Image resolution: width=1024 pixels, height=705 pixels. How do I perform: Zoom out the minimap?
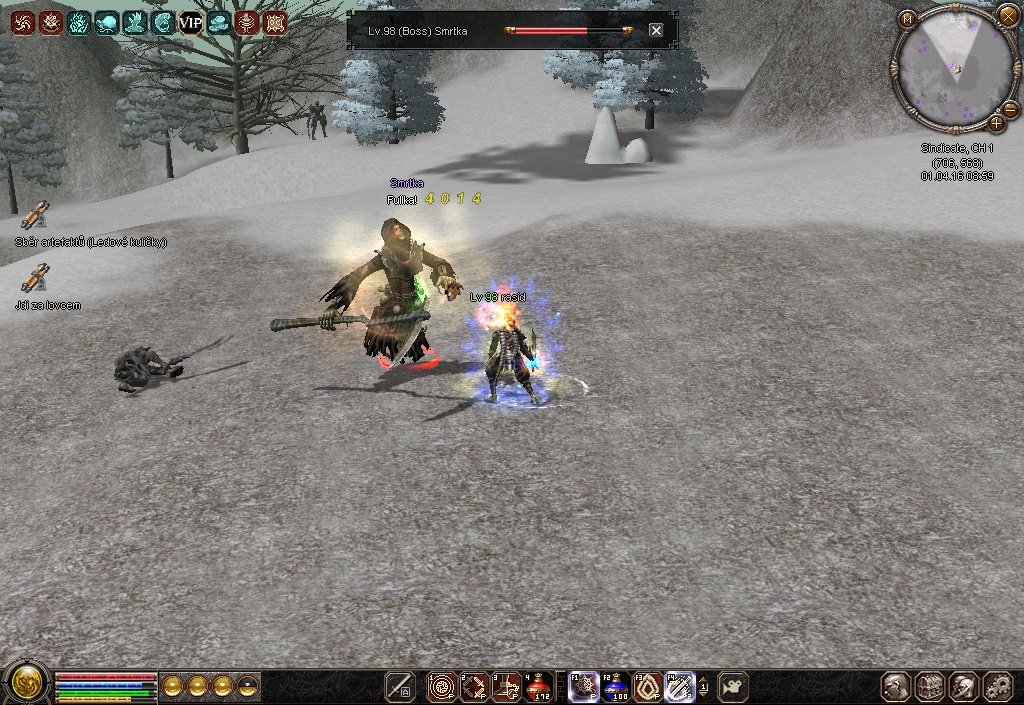click(1010, 110)
